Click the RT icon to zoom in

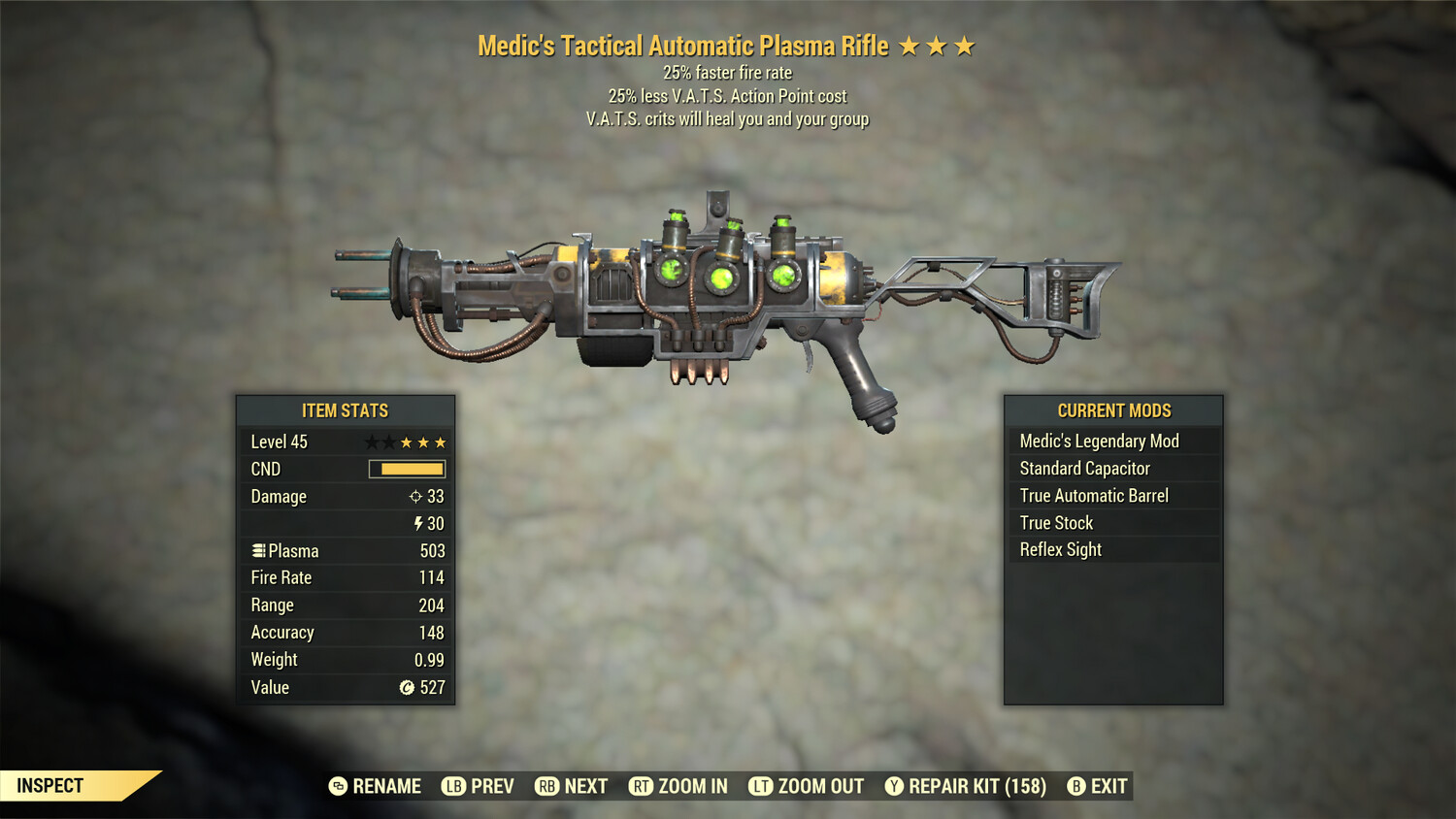641,786
